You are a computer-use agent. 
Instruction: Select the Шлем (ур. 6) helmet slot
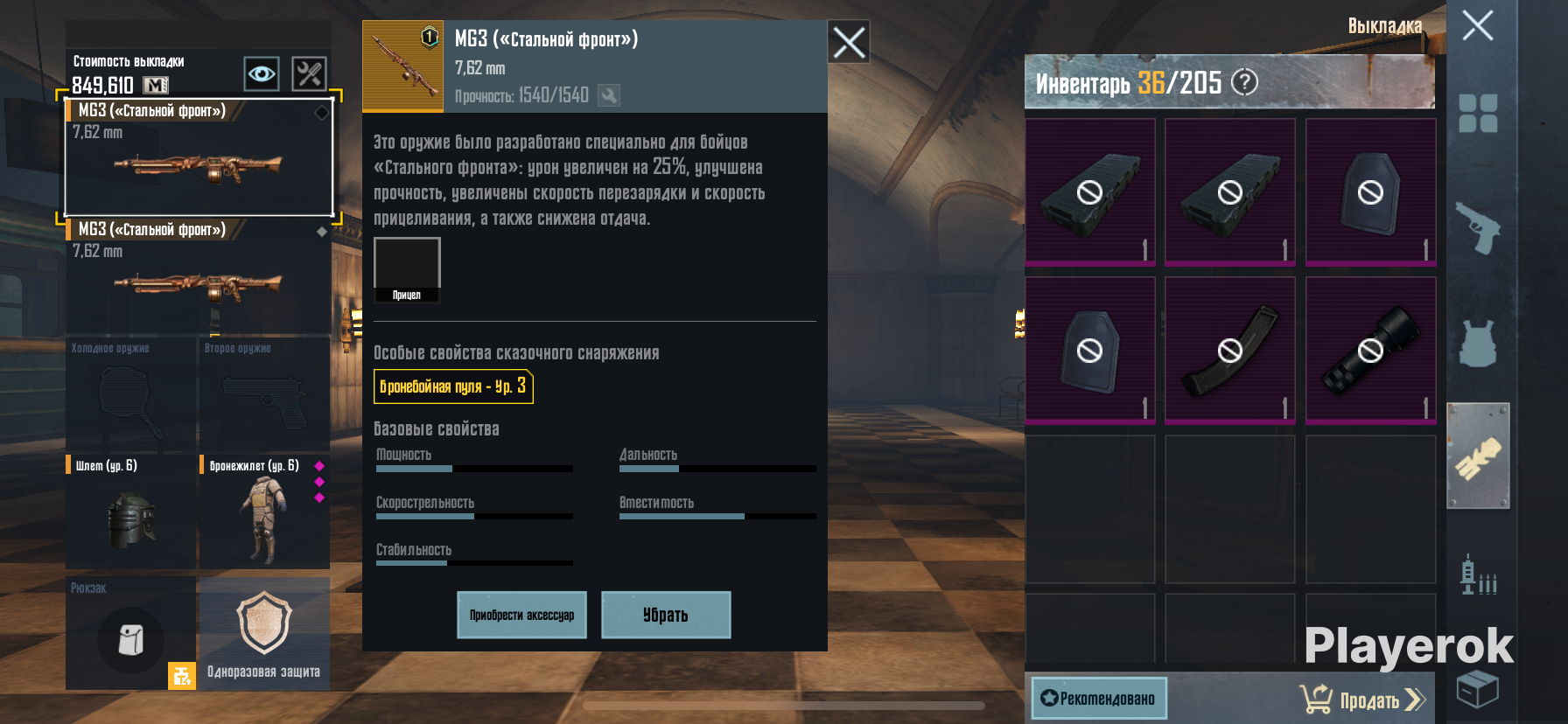click(131, 512)
